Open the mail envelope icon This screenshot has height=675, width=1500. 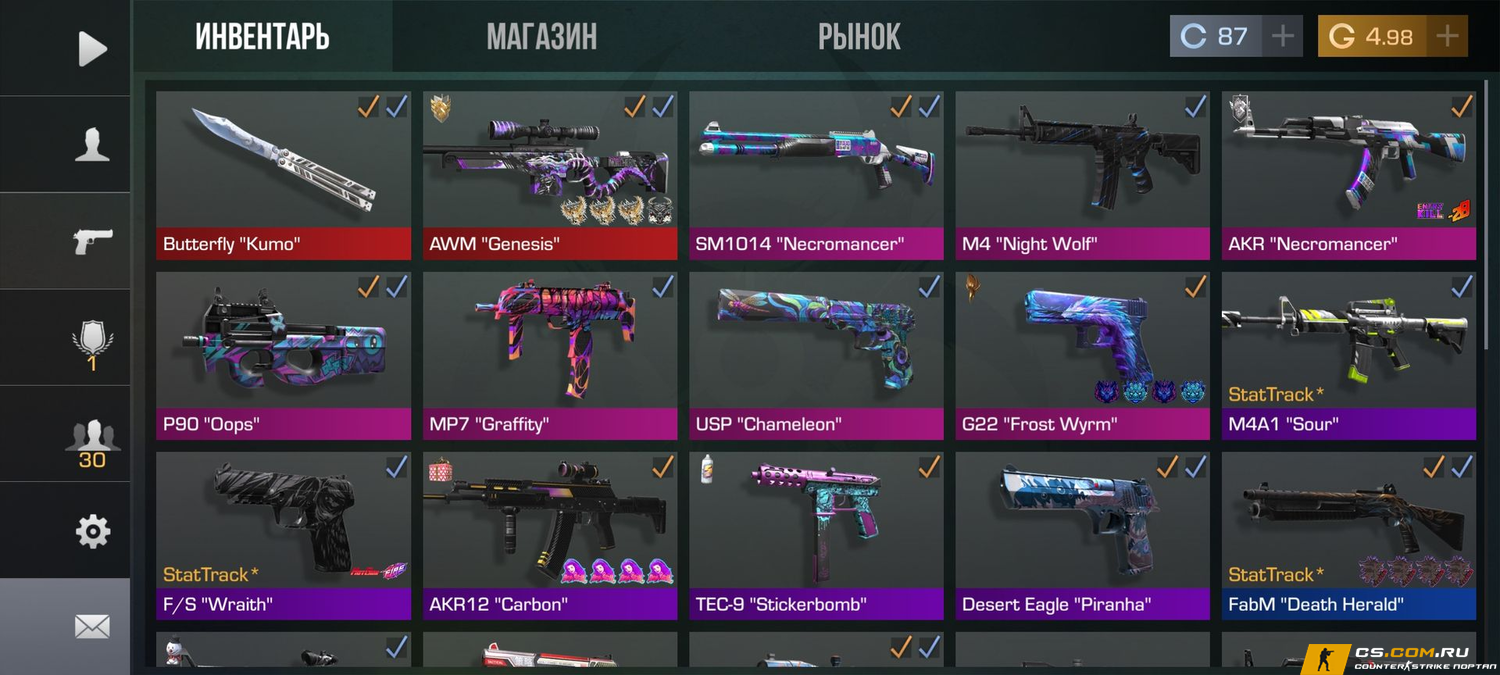(x=92, y=627)
